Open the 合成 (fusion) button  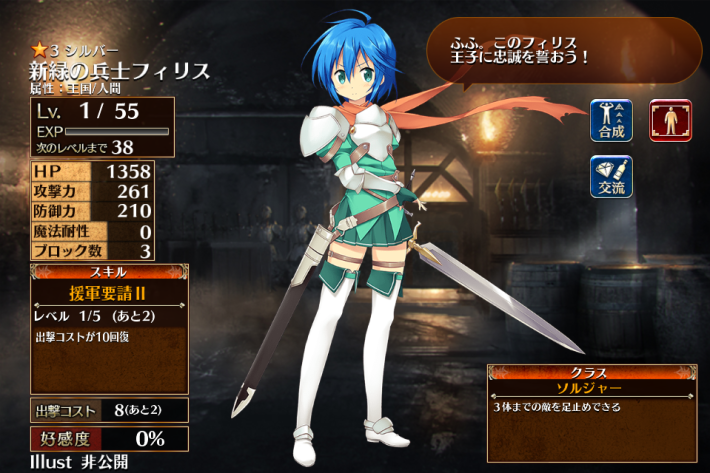click(610, 120)
